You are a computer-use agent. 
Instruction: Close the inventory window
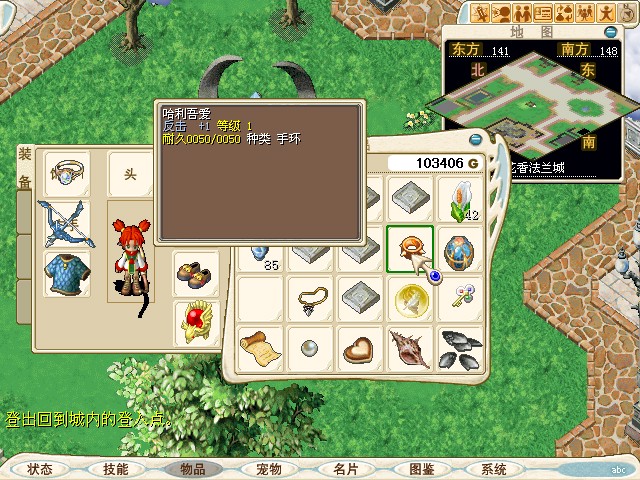475,140
